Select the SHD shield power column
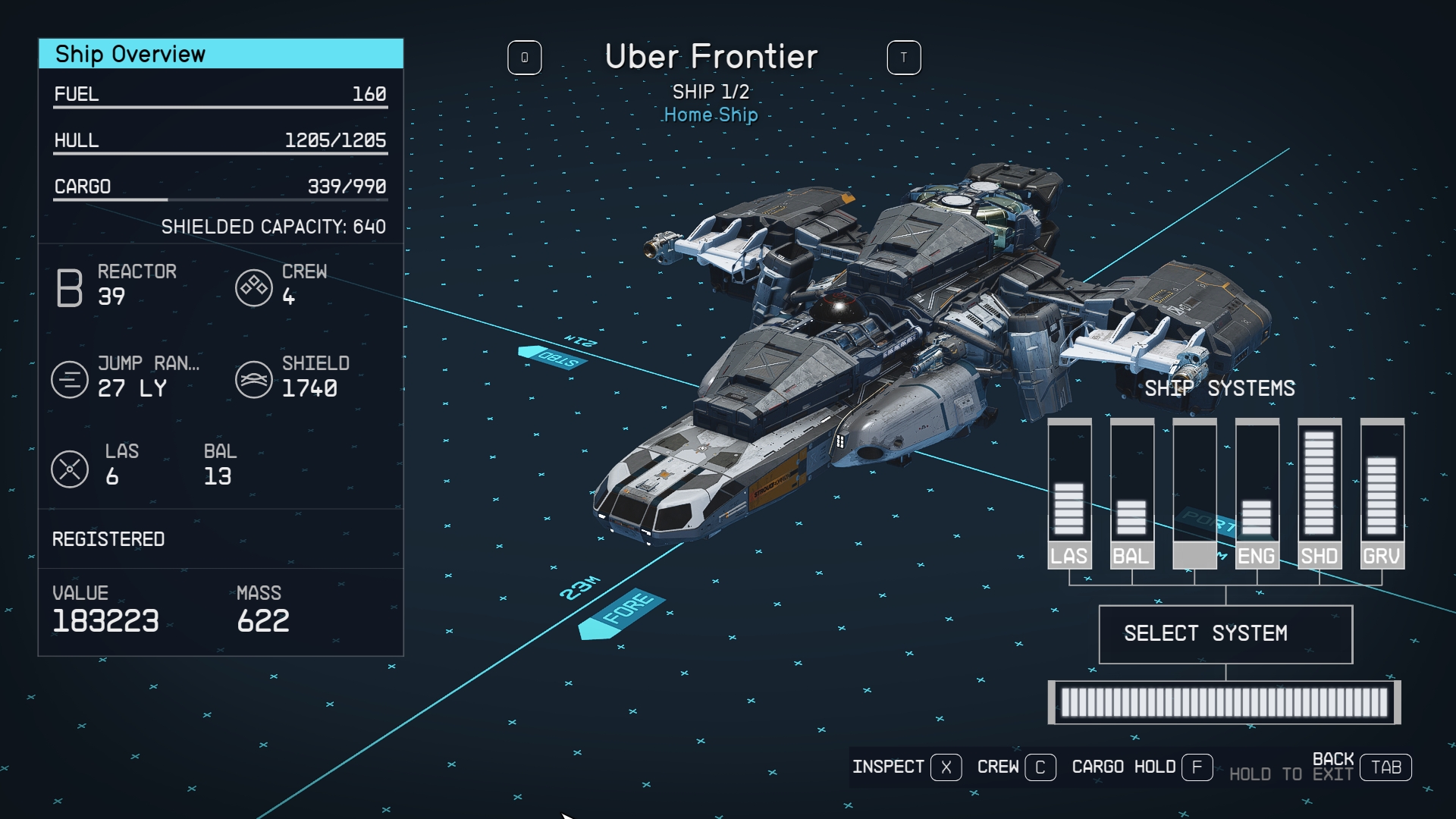 (1319, 494)
